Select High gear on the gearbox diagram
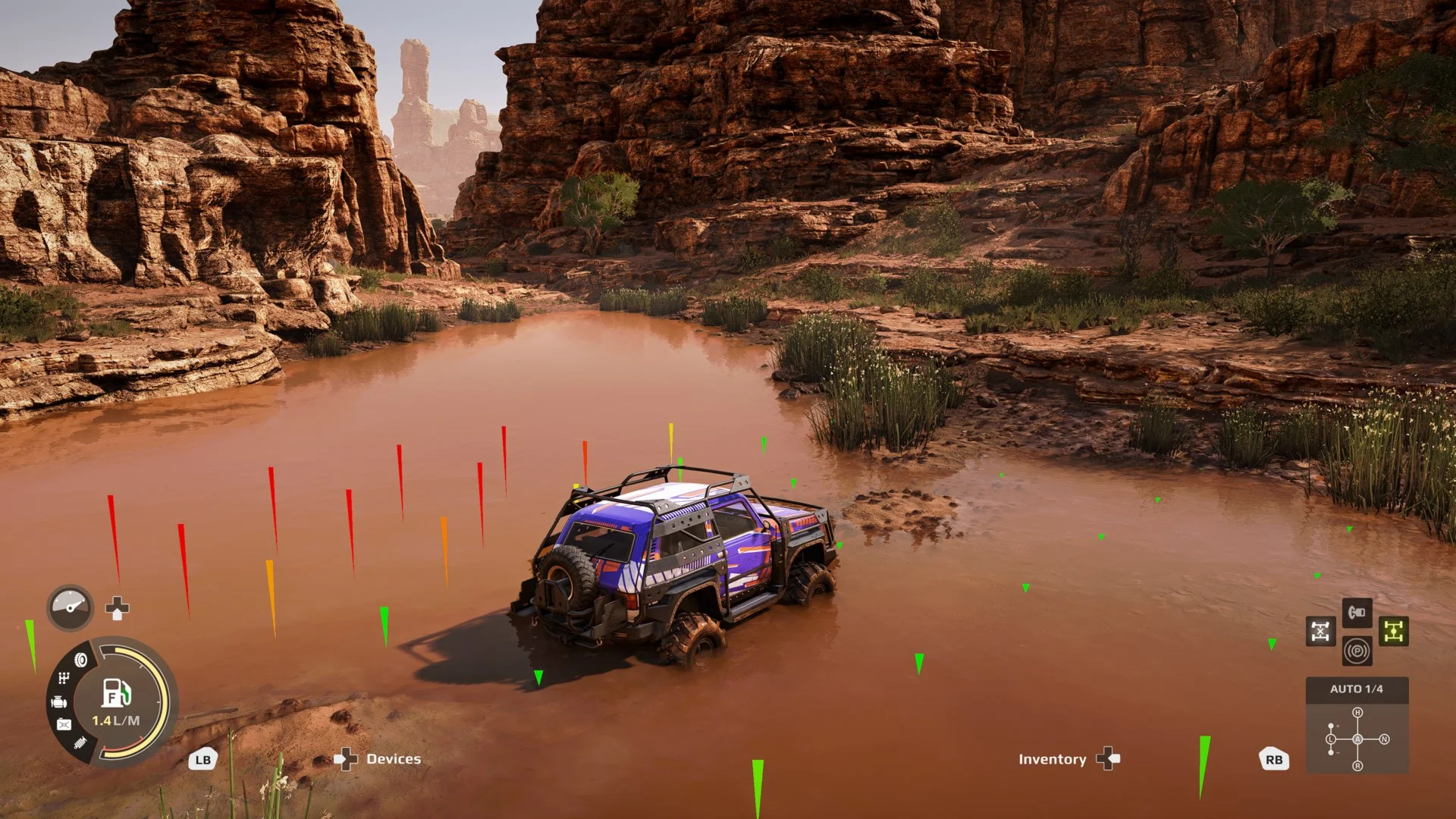 pyautogui.click(x=1357, y=713)
